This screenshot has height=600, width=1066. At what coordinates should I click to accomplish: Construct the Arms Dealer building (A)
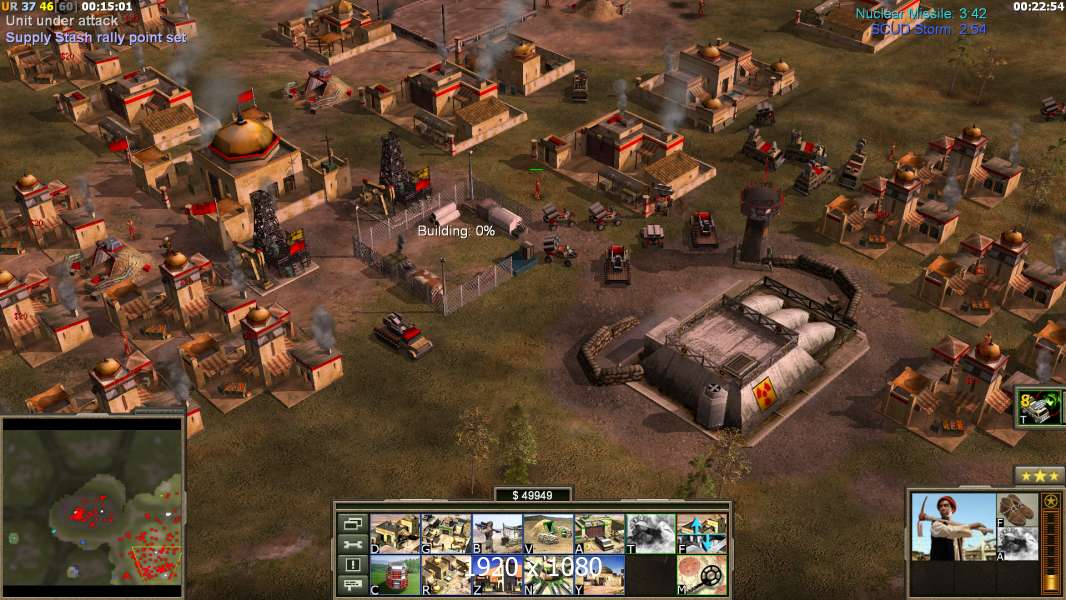pos(599,534)
